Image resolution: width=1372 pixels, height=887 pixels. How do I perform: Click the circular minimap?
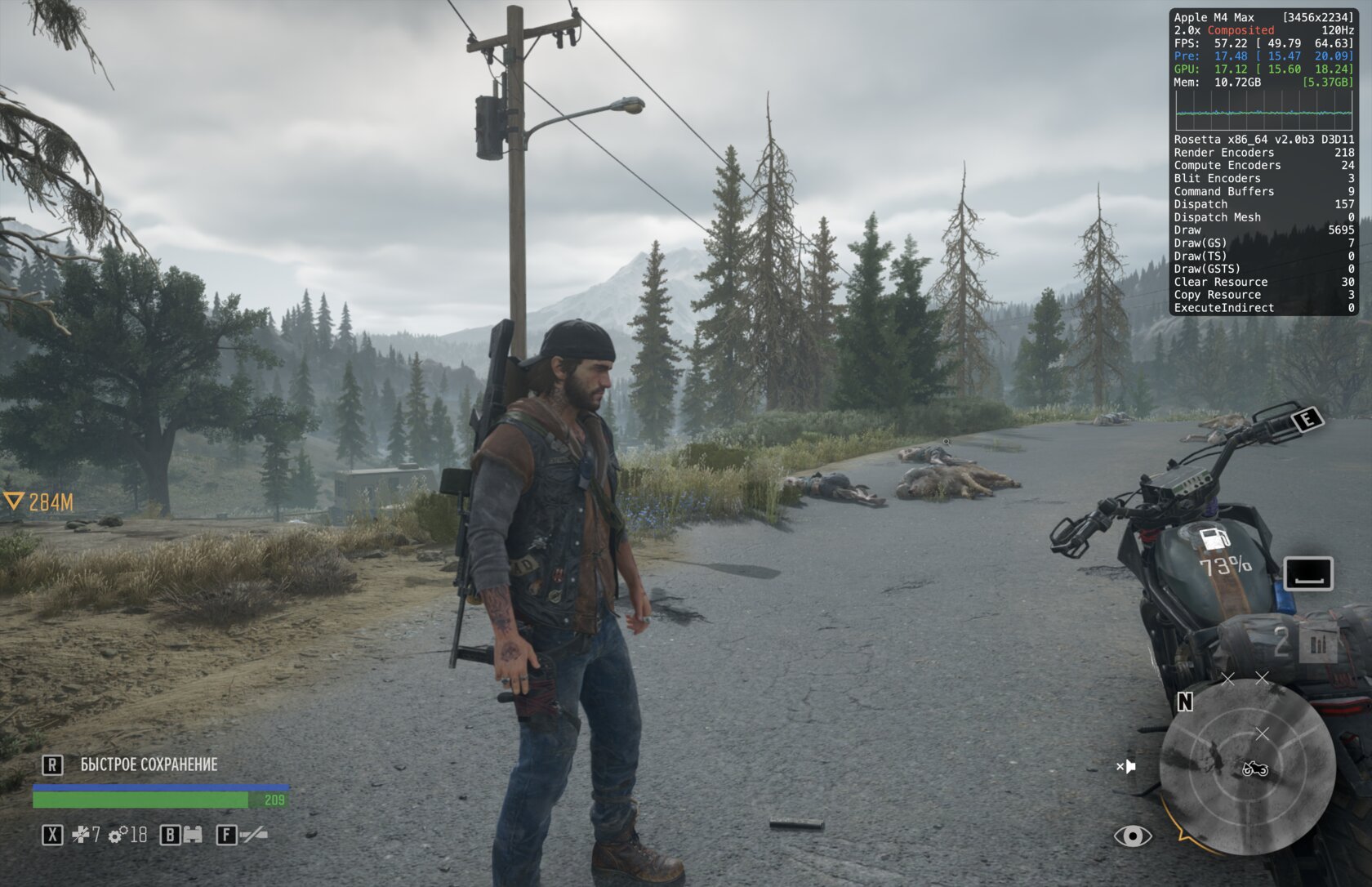pyautogui.click(x=1246, y=767)
